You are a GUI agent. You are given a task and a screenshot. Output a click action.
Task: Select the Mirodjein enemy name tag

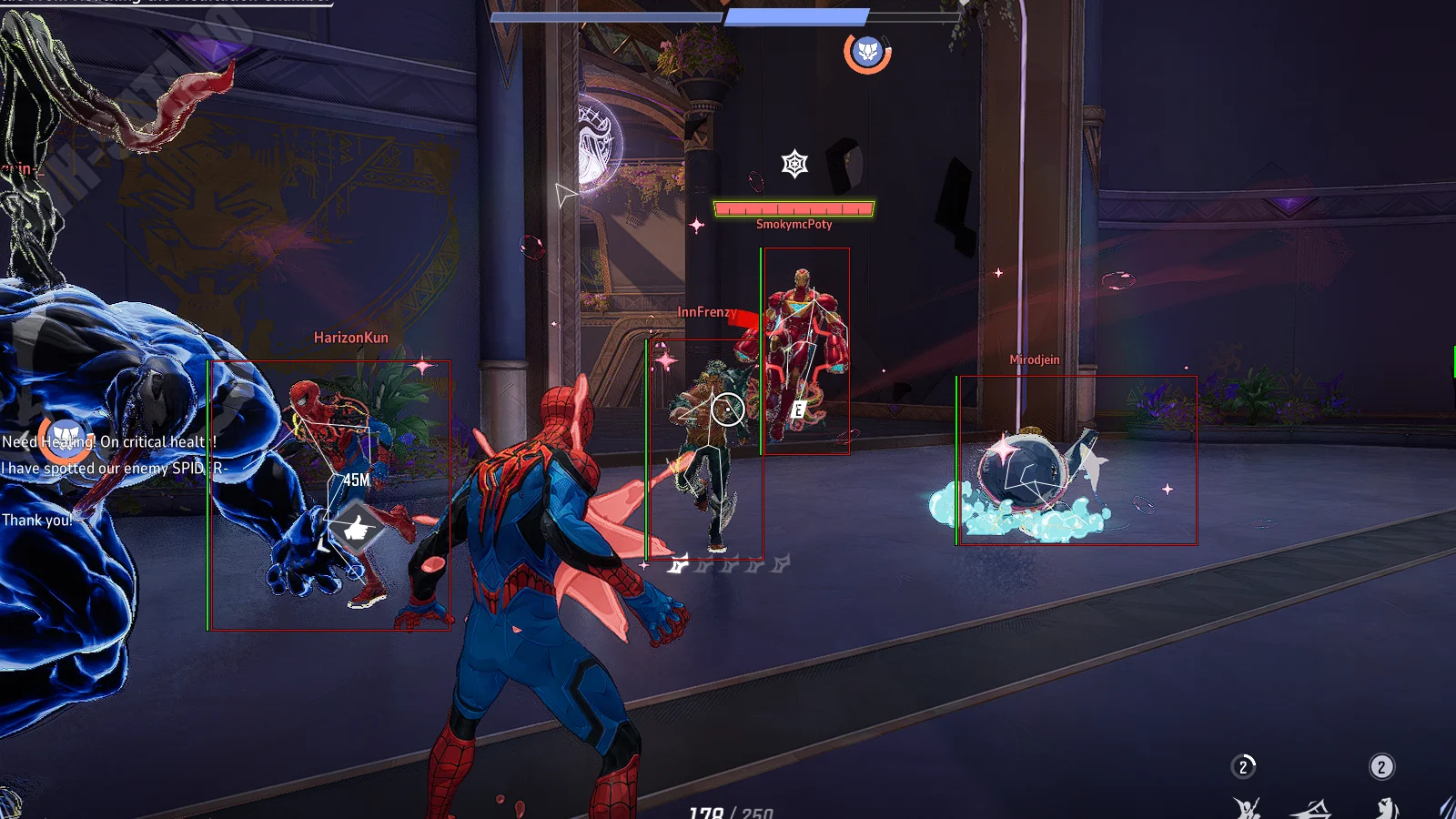(1034, 360)
